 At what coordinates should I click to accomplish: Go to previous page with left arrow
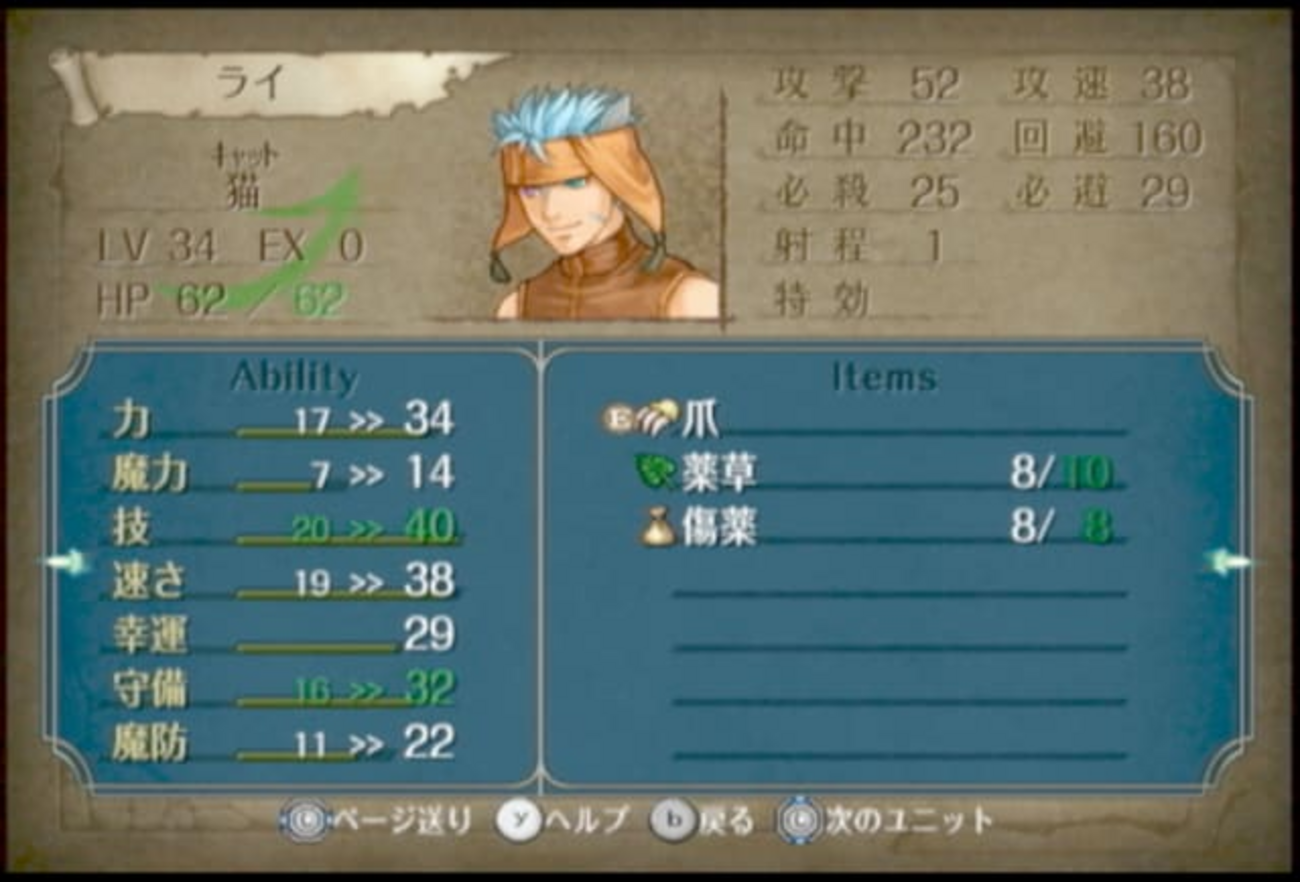click(66, 562)
